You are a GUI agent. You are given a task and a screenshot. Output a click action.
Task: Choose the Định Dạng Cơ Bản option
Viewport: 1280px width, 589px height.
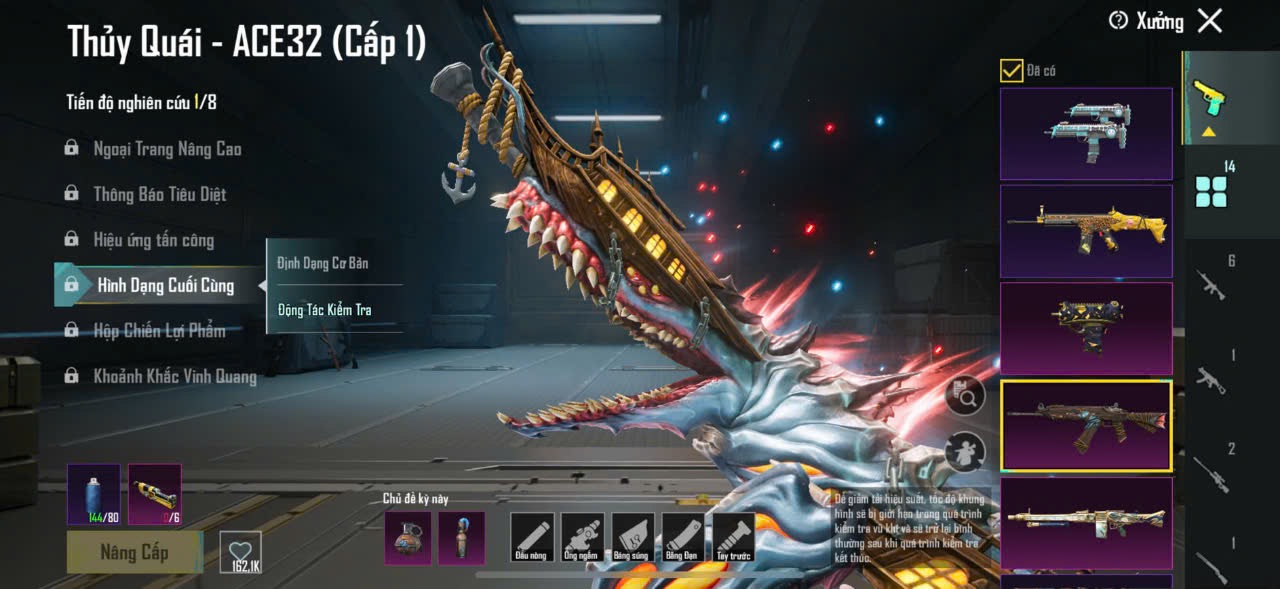click(323, 263)
